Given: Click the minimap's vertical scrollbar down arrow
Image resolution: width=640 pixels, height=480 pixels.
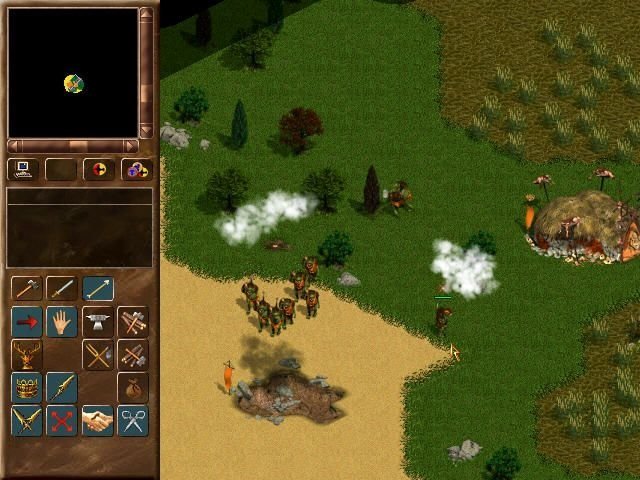Looking at the screenshot, I should coord(147,130).
